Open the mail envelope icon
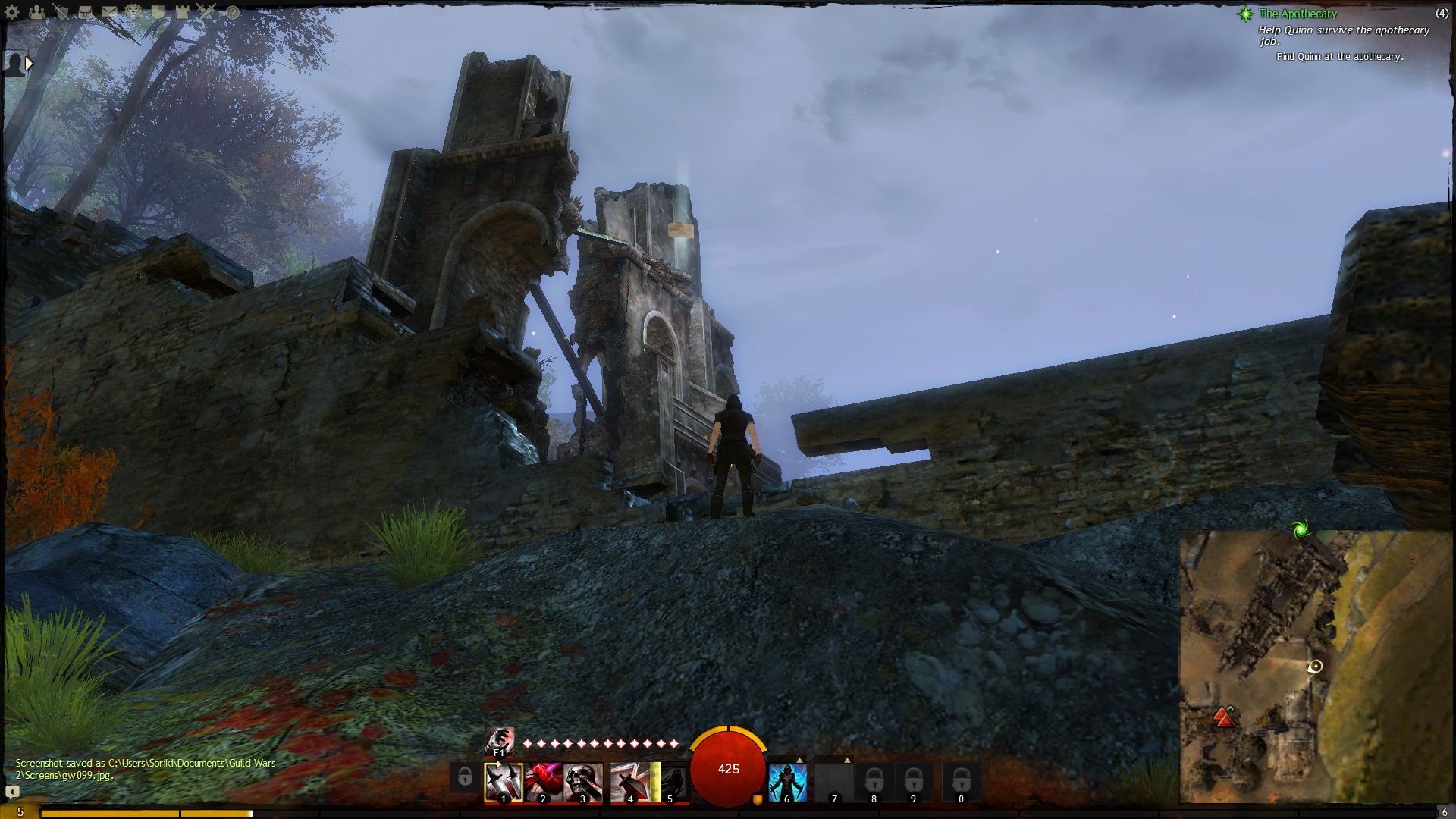The width and height of the screenshot is (1456, 819). coord(109,12)
